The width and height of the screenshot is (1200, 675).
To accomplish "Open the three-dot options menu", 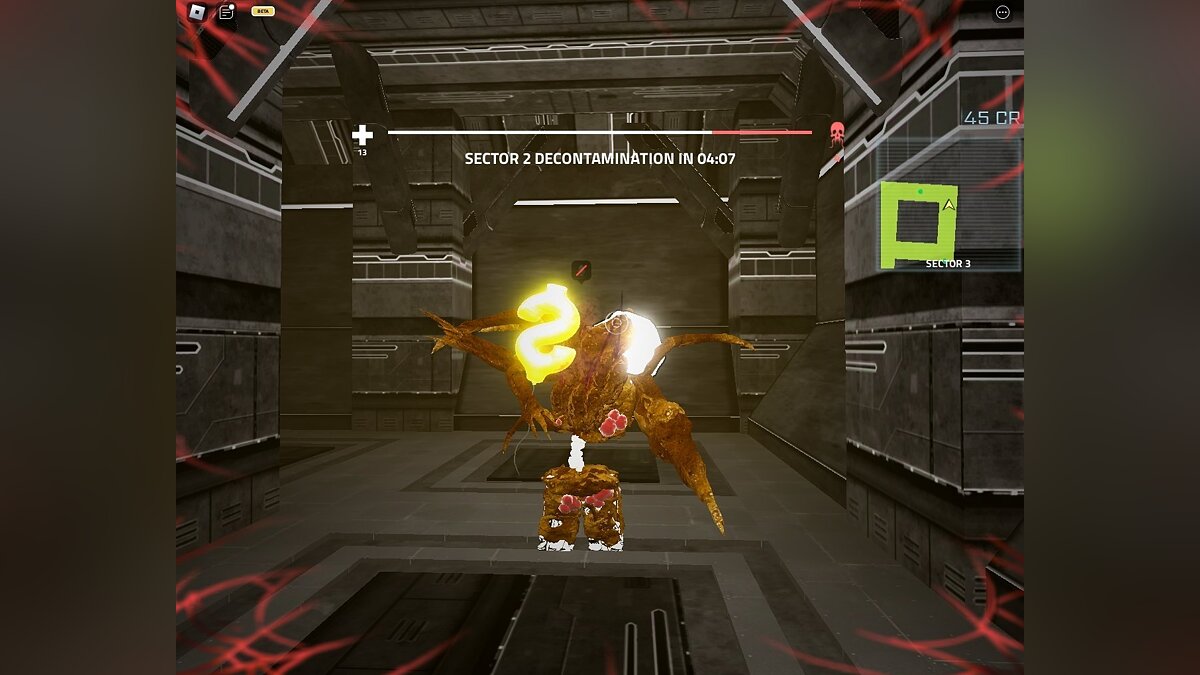I will (x=1003, y=12).
